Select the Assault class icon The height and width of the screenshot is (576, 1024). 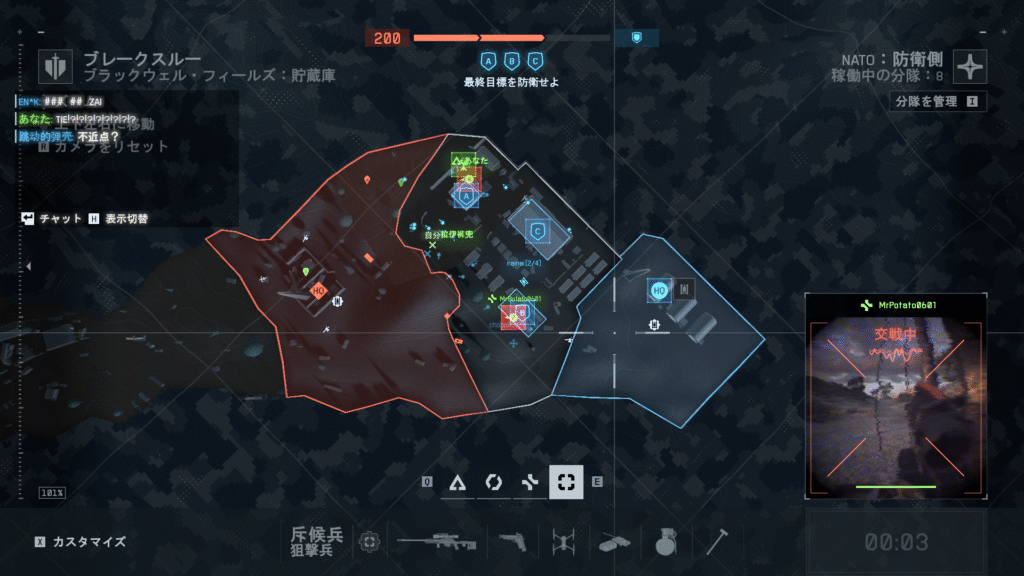point(458,482)
